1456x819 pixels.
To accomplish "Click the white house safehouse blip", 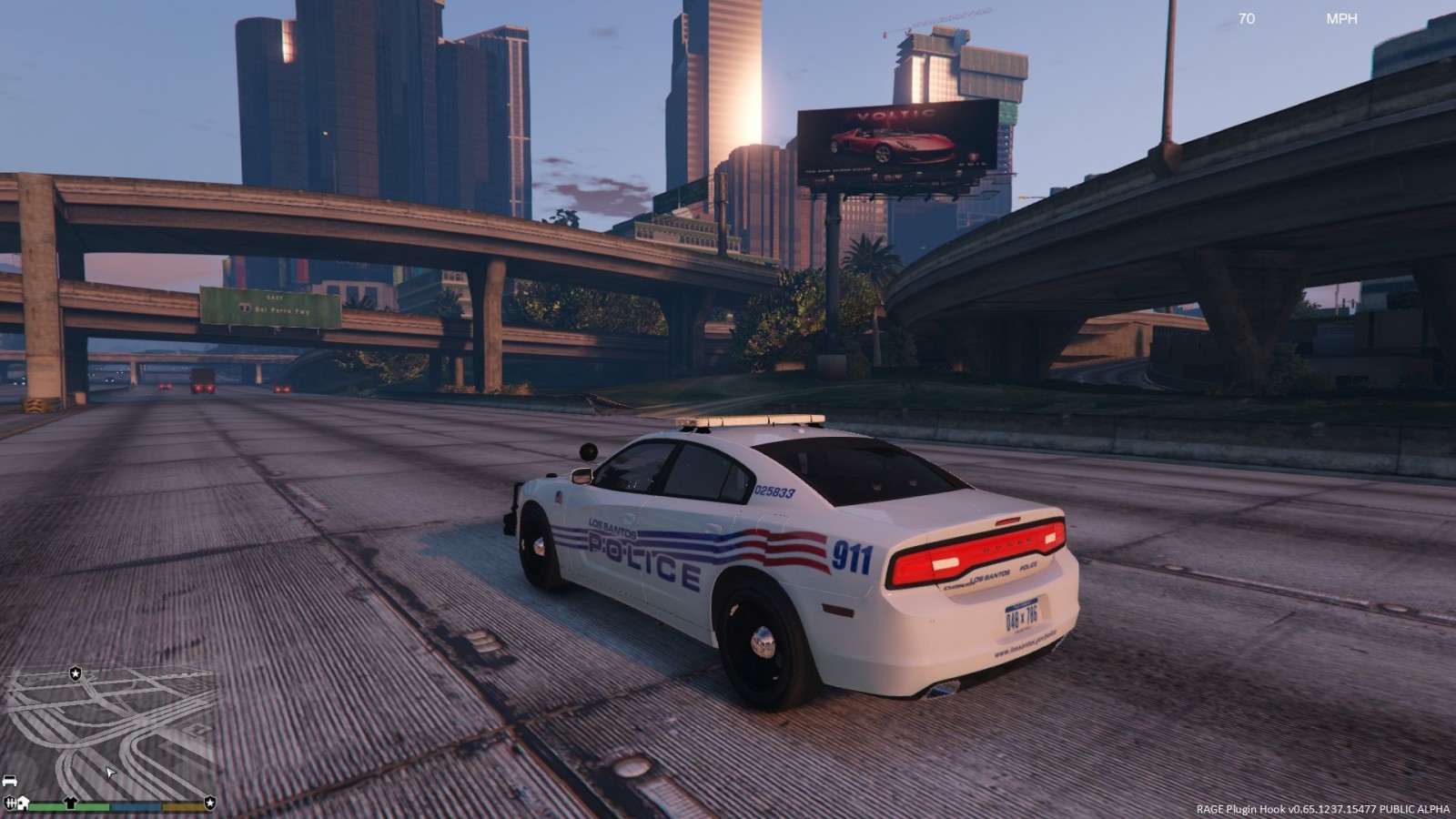I will 24,803.
